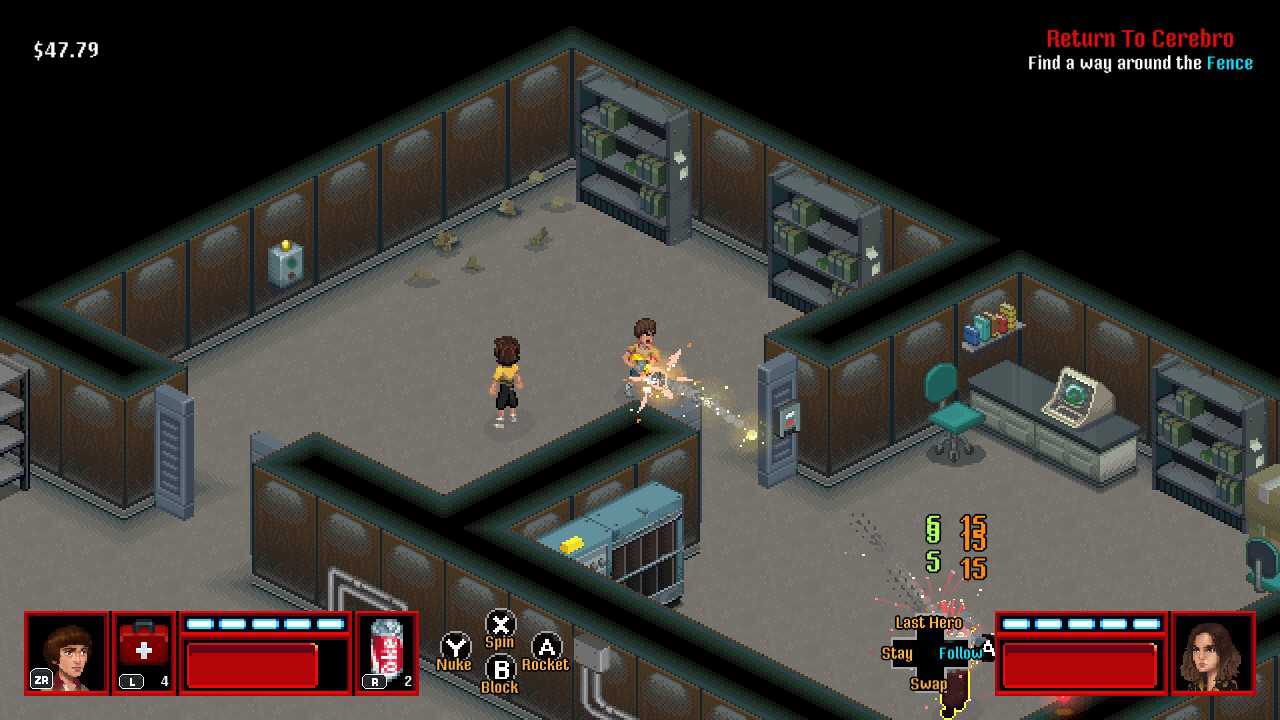Select the curly-haired hero portrait
Viewport: 1280px width, 720px height.
coord(66,653)
